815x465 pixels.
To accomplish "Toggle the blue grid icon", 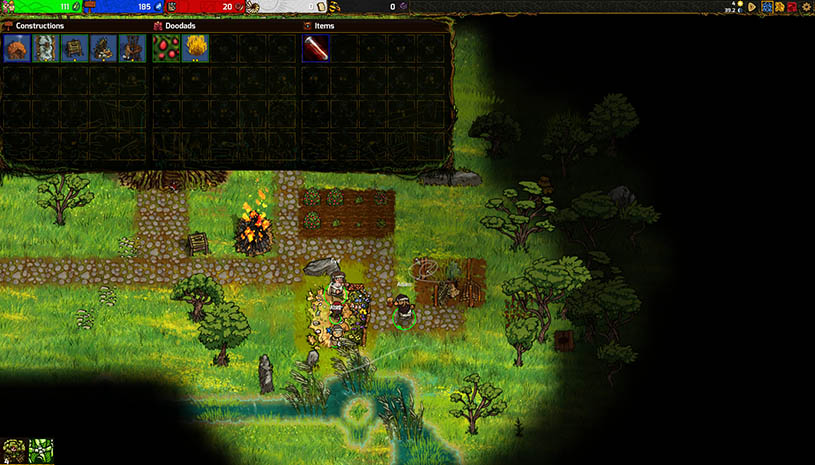I will [766, 7].
